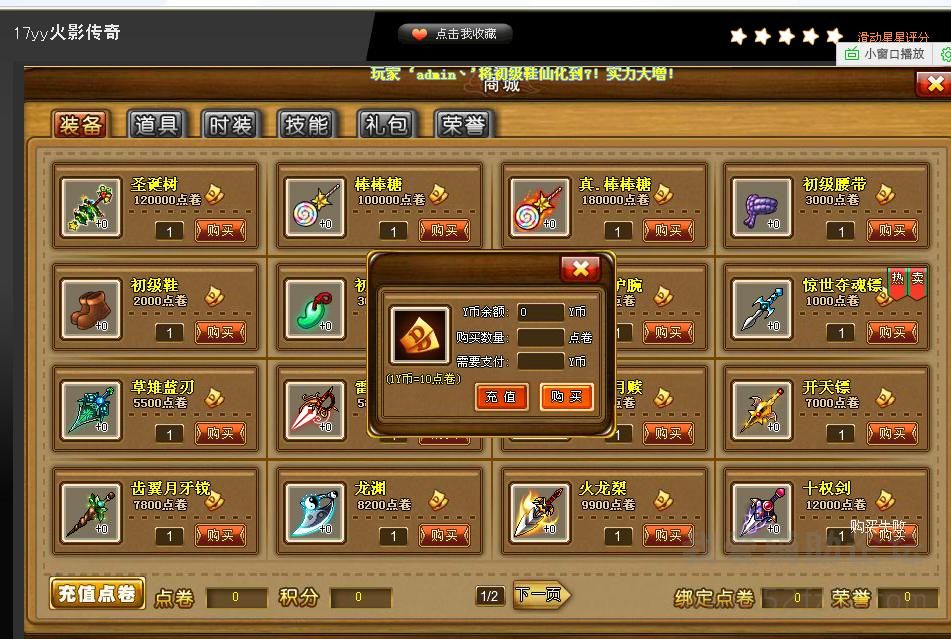Close the purchase popup dialog
951x639 pixels.
pos(580,268)
